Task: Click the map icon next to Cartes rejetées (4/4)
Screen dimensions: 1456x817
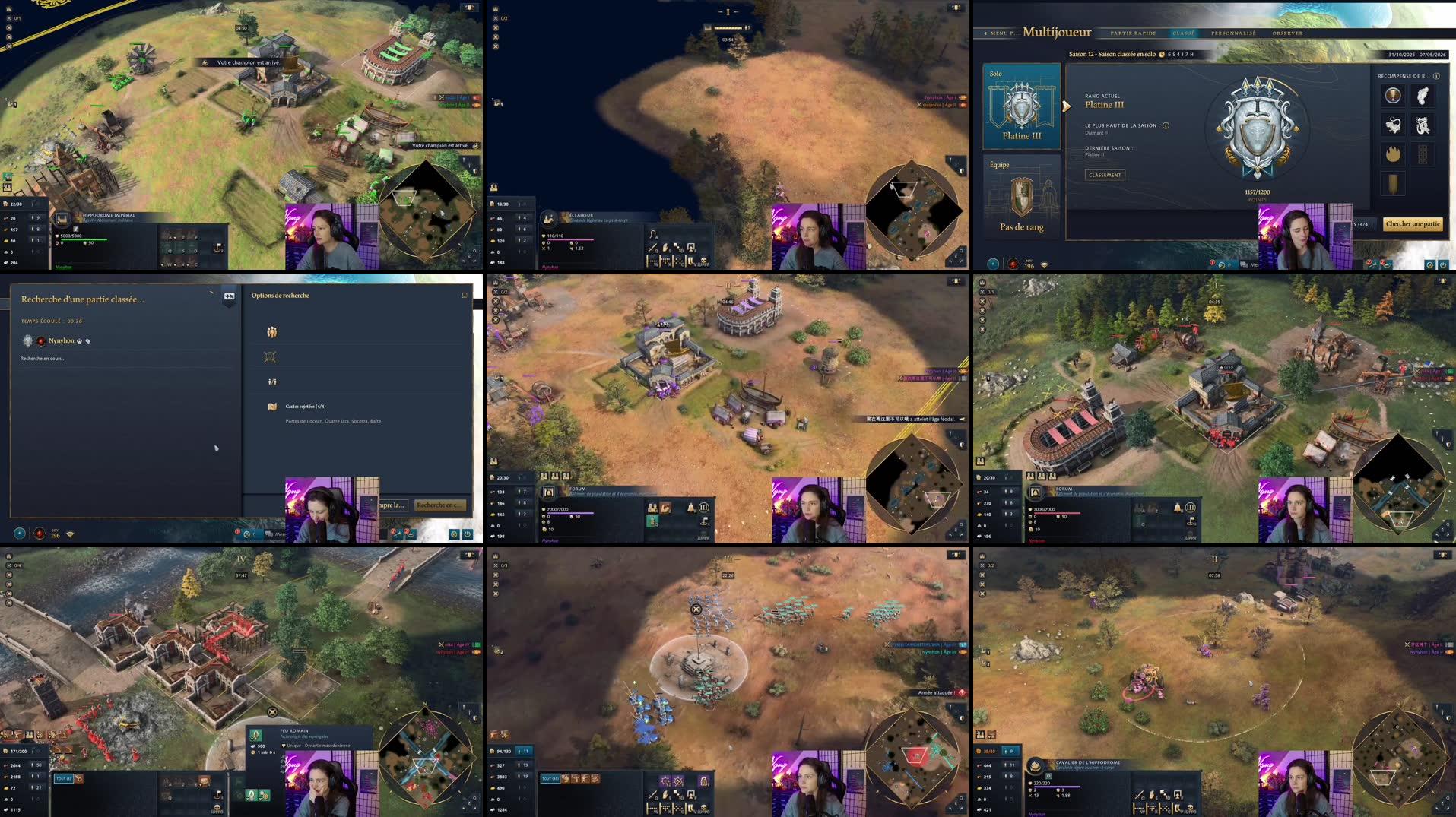Action: coord(272,406)
